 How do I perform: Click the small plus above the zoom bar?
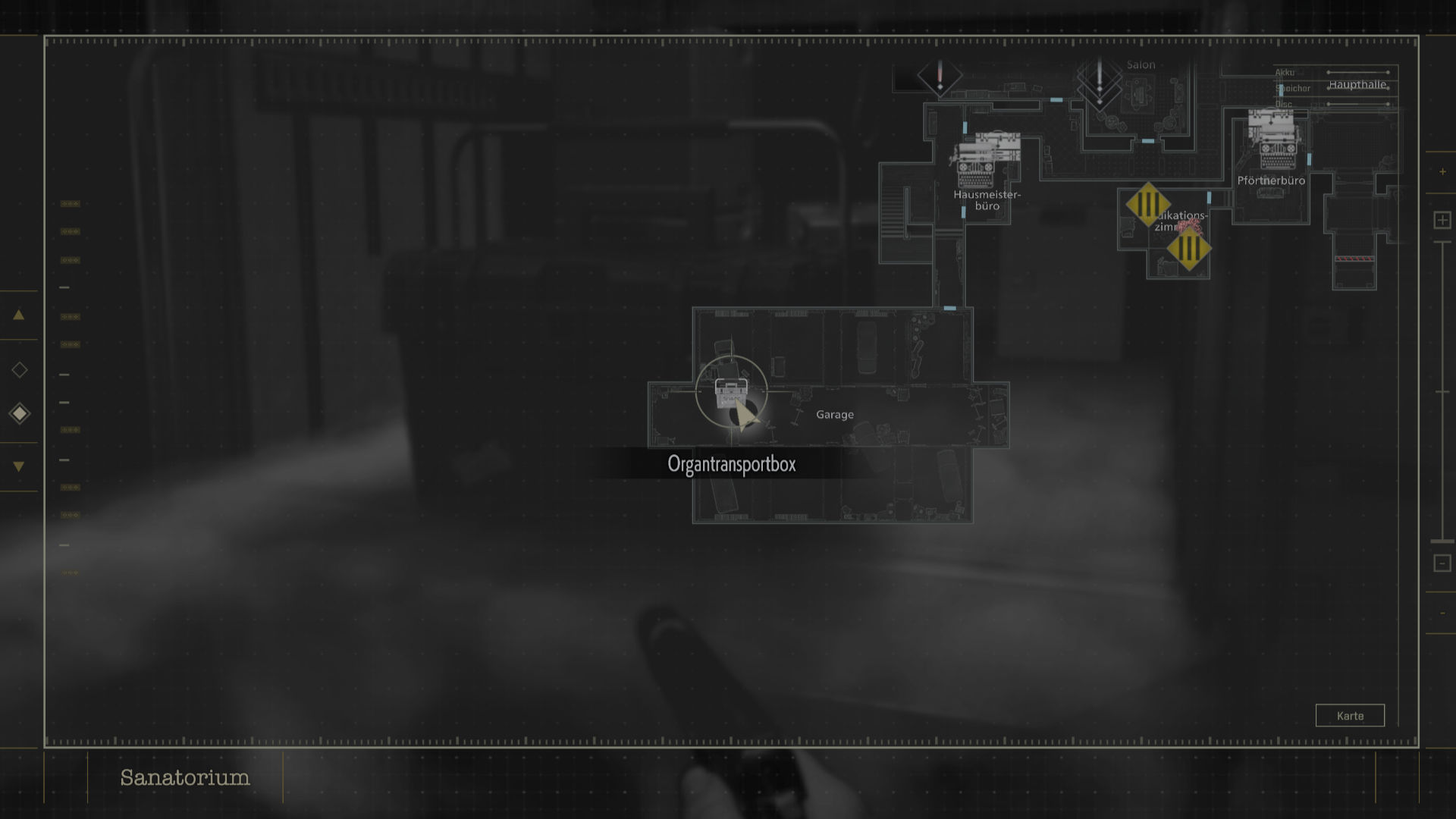pos(1442,172)
